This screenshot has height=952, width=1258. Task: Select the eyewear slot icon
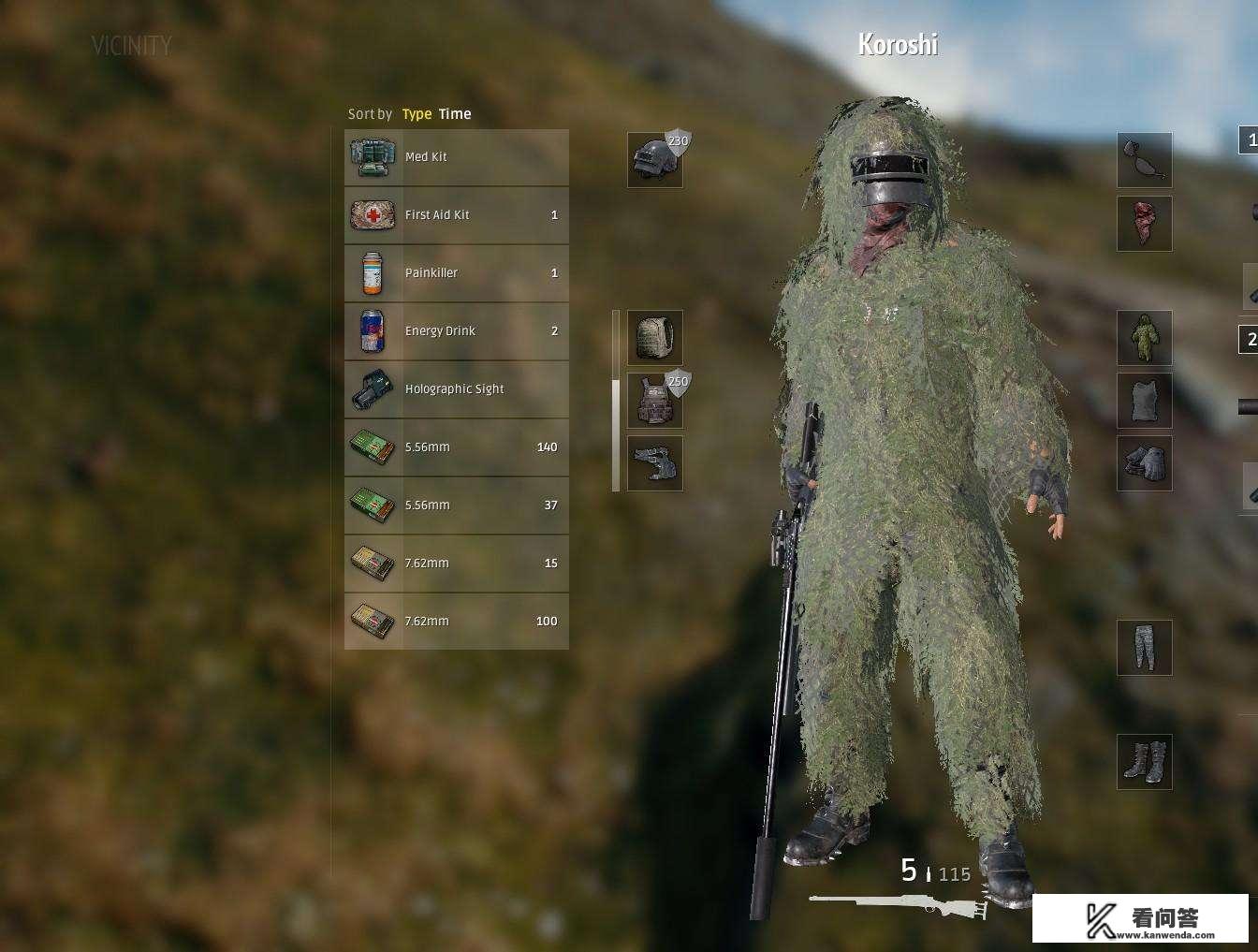pos(1145,160)
